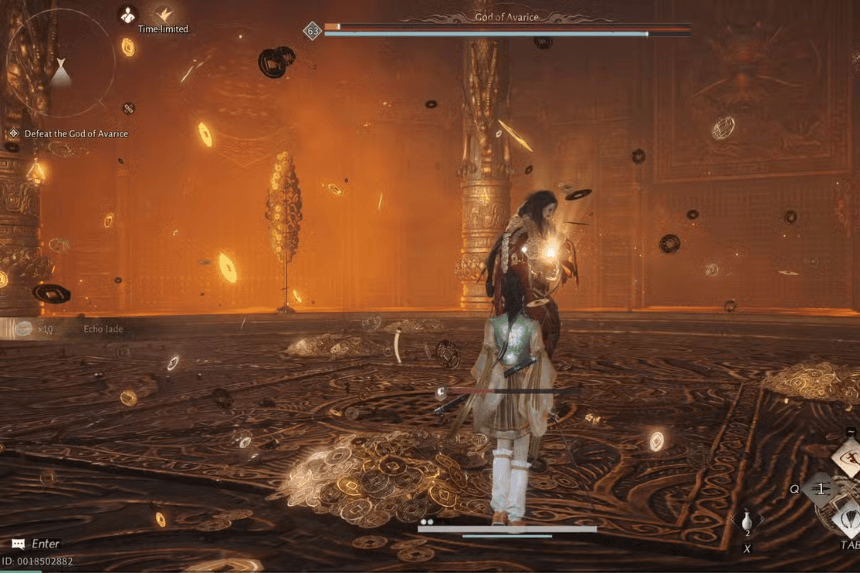Viewport: 860px width, 573px height.
Task: Use the white healing gourd item
Action: pos(747,522)
